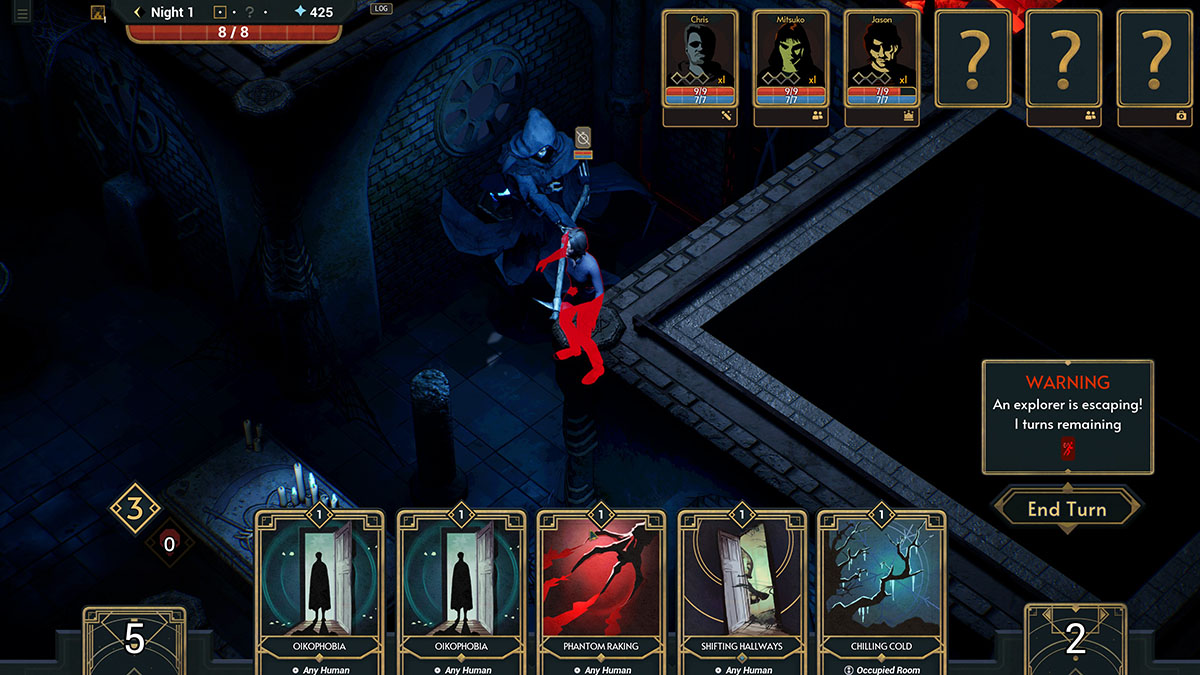Image resolution: width=1200 pixels, height=675 pixels.
Task: Select Jason's explorer portrait
Action: click(x=882, y=62)
